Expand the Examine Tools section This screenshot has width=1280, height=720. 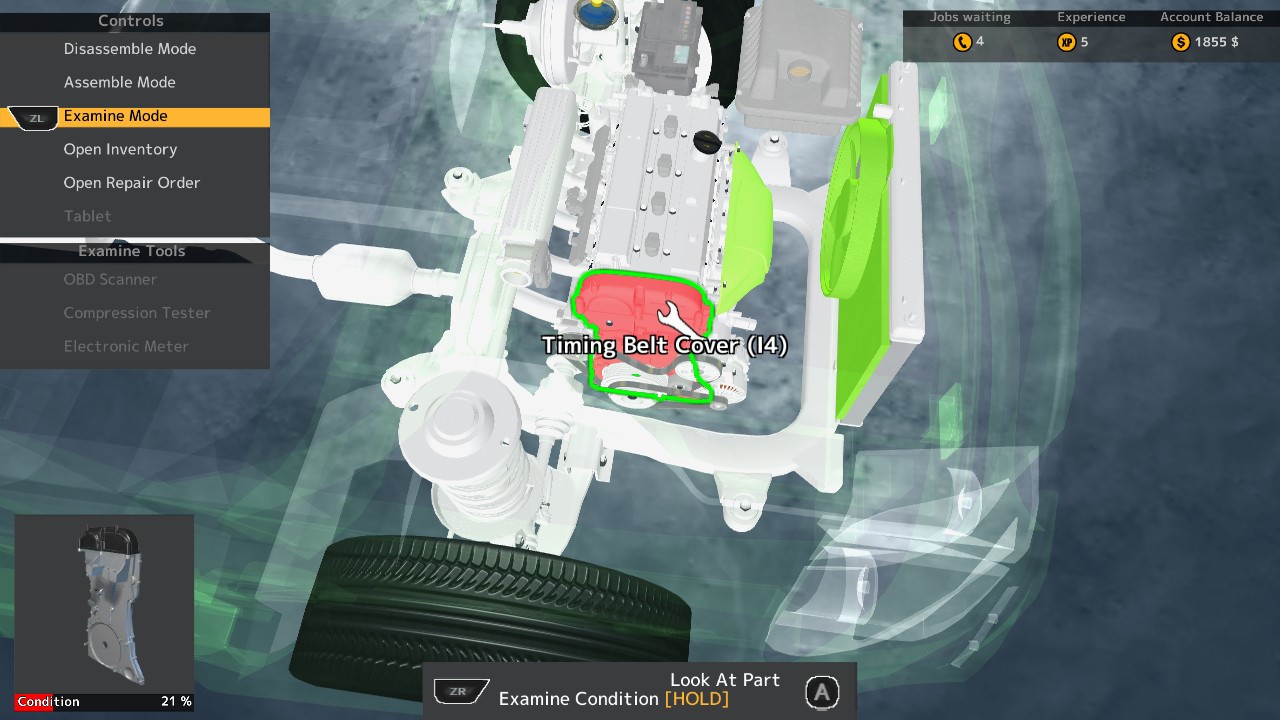(131, 251)
